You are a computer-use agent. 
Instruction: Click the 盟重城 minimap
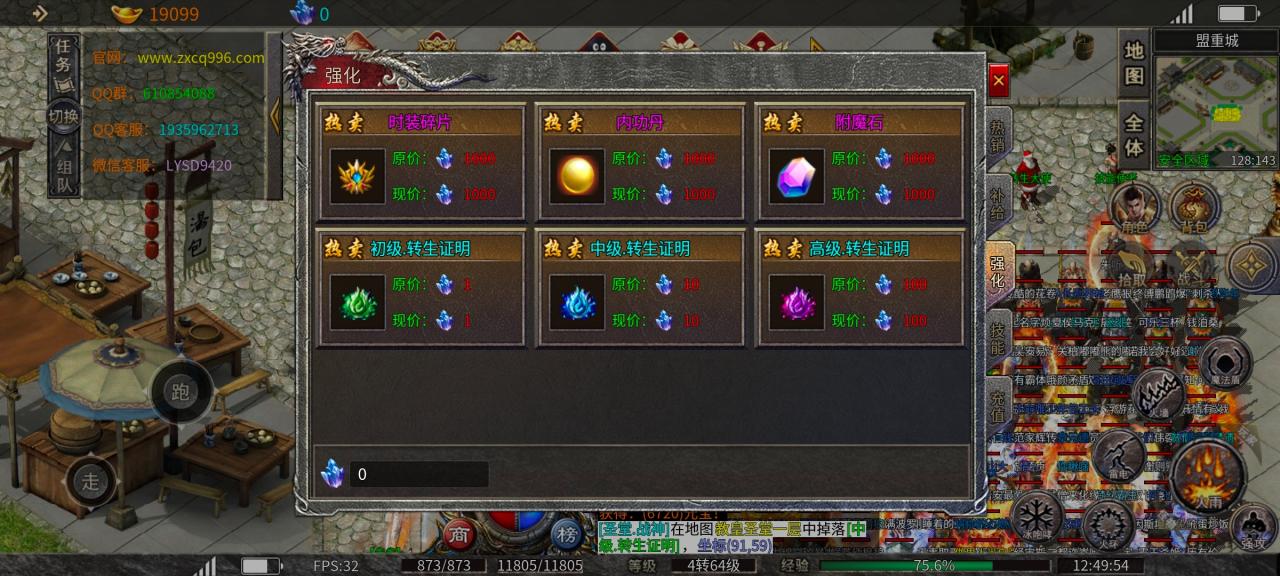click(1216, 105)
